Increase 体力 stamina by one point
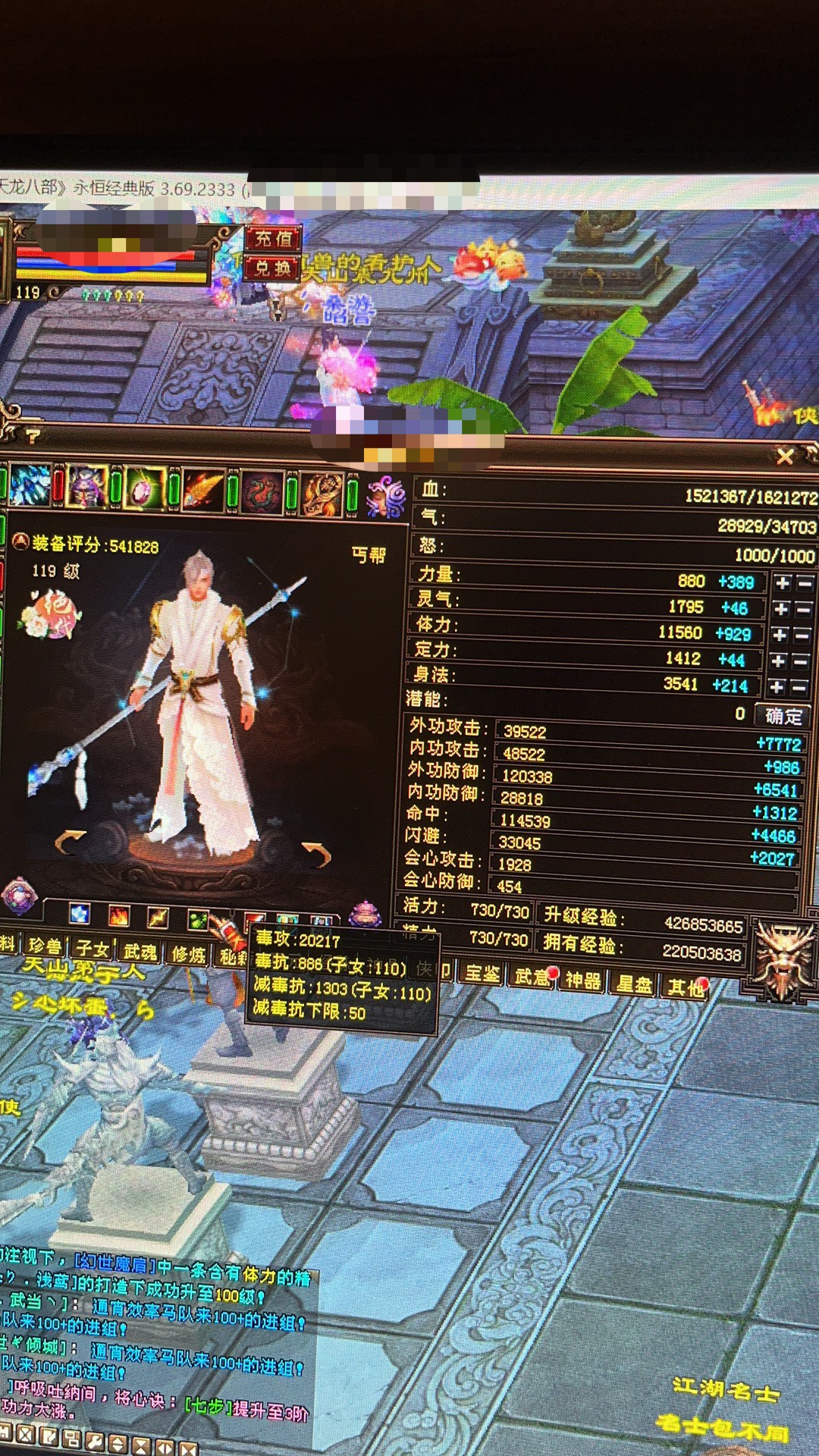819x1456 pixels. (780, 635)
